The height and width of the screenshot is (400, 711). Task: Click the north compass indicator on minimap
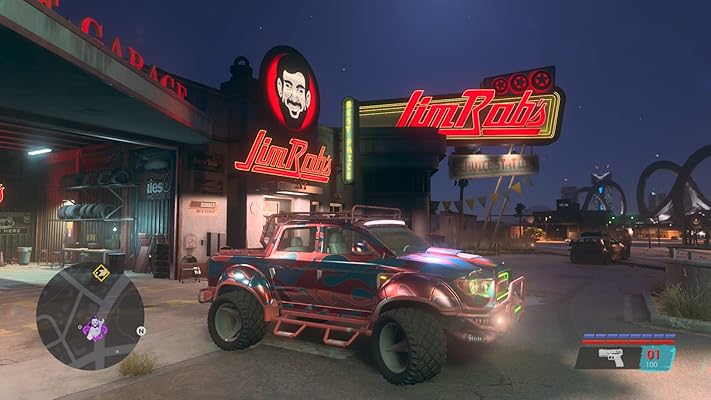tap(141, 330)
